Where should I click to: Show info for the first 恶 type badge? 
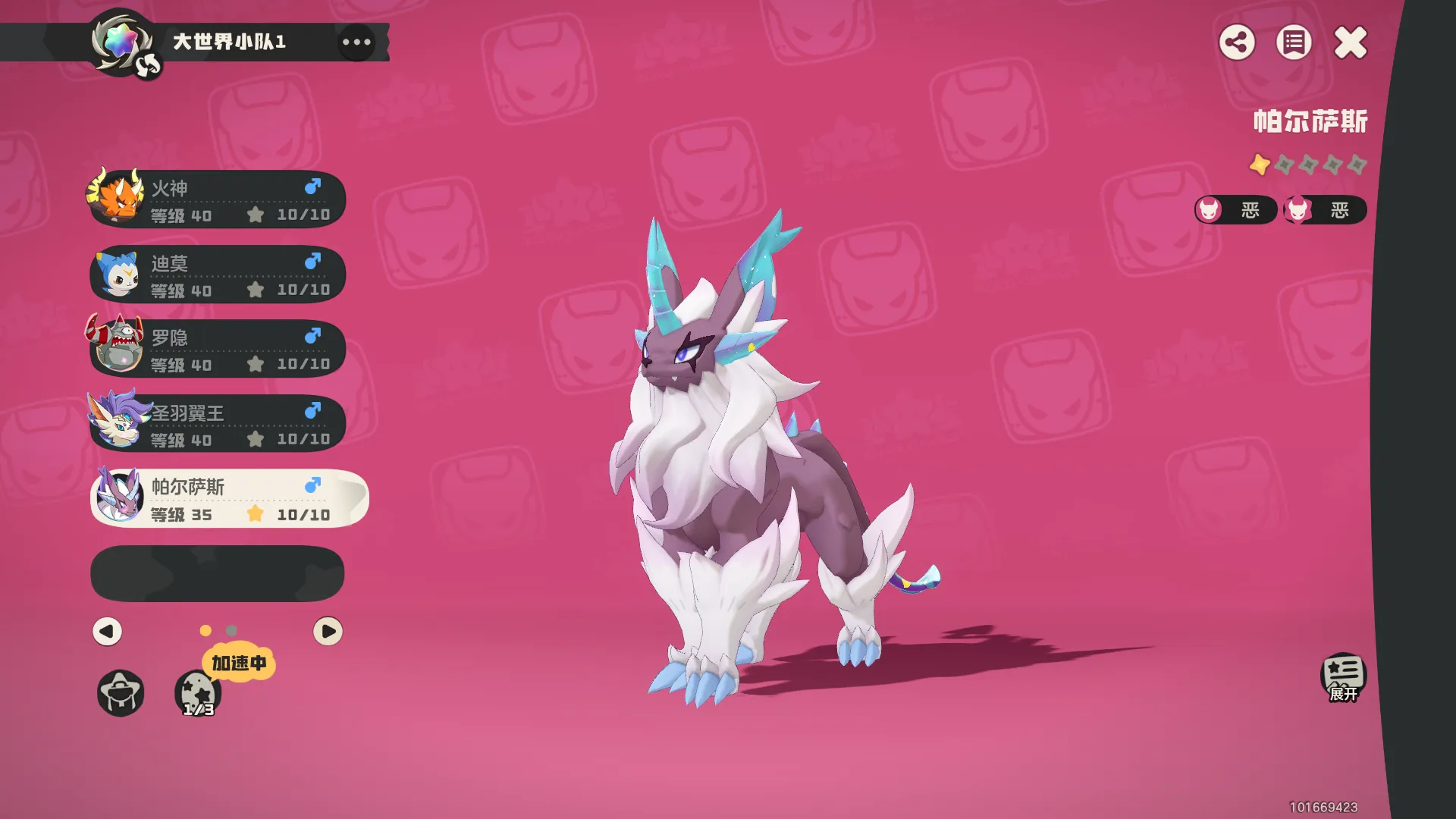coord(1235,210)
